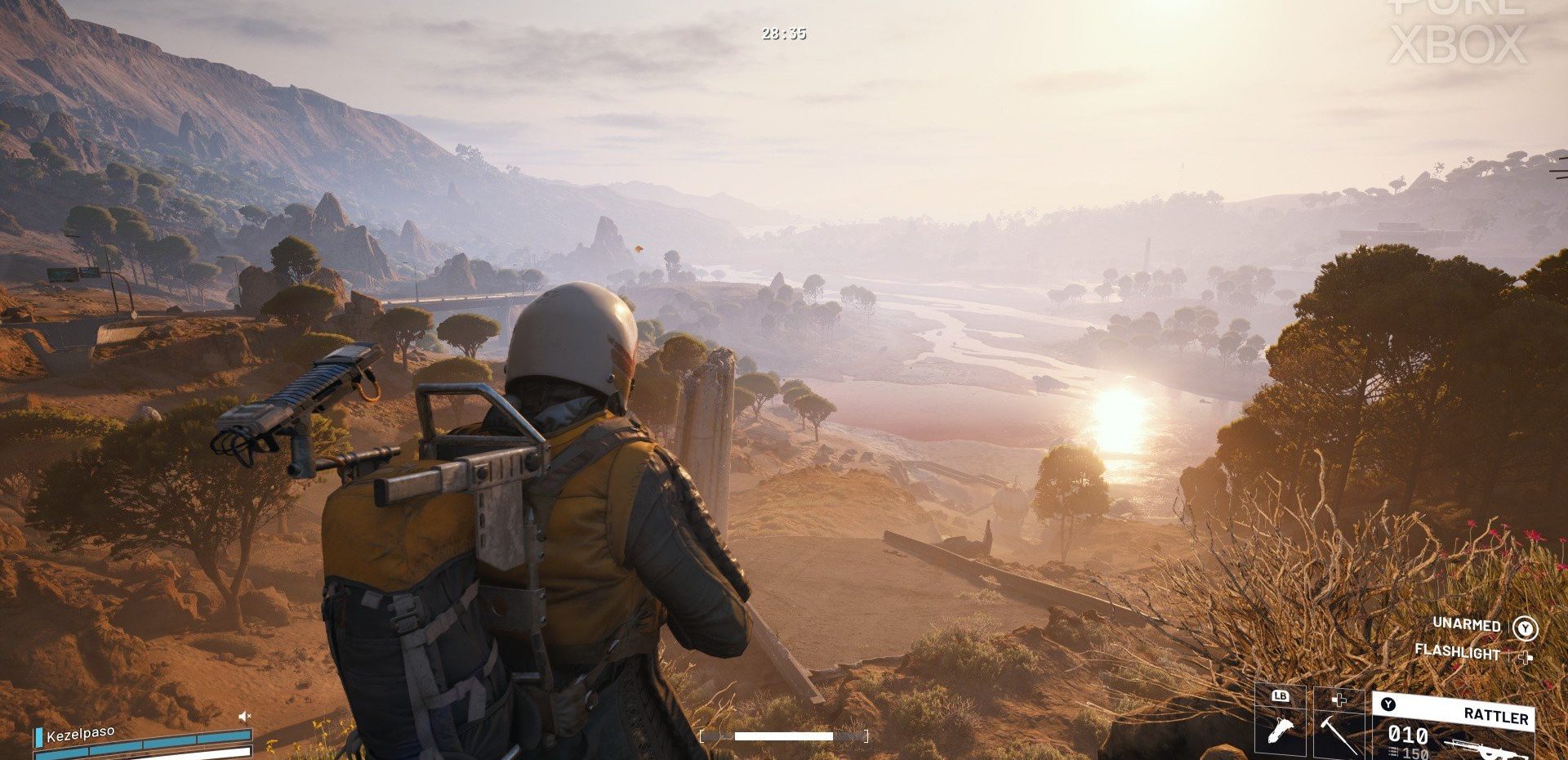
Task: Toggle the Flashlight label
Action: coord(1457,652)
